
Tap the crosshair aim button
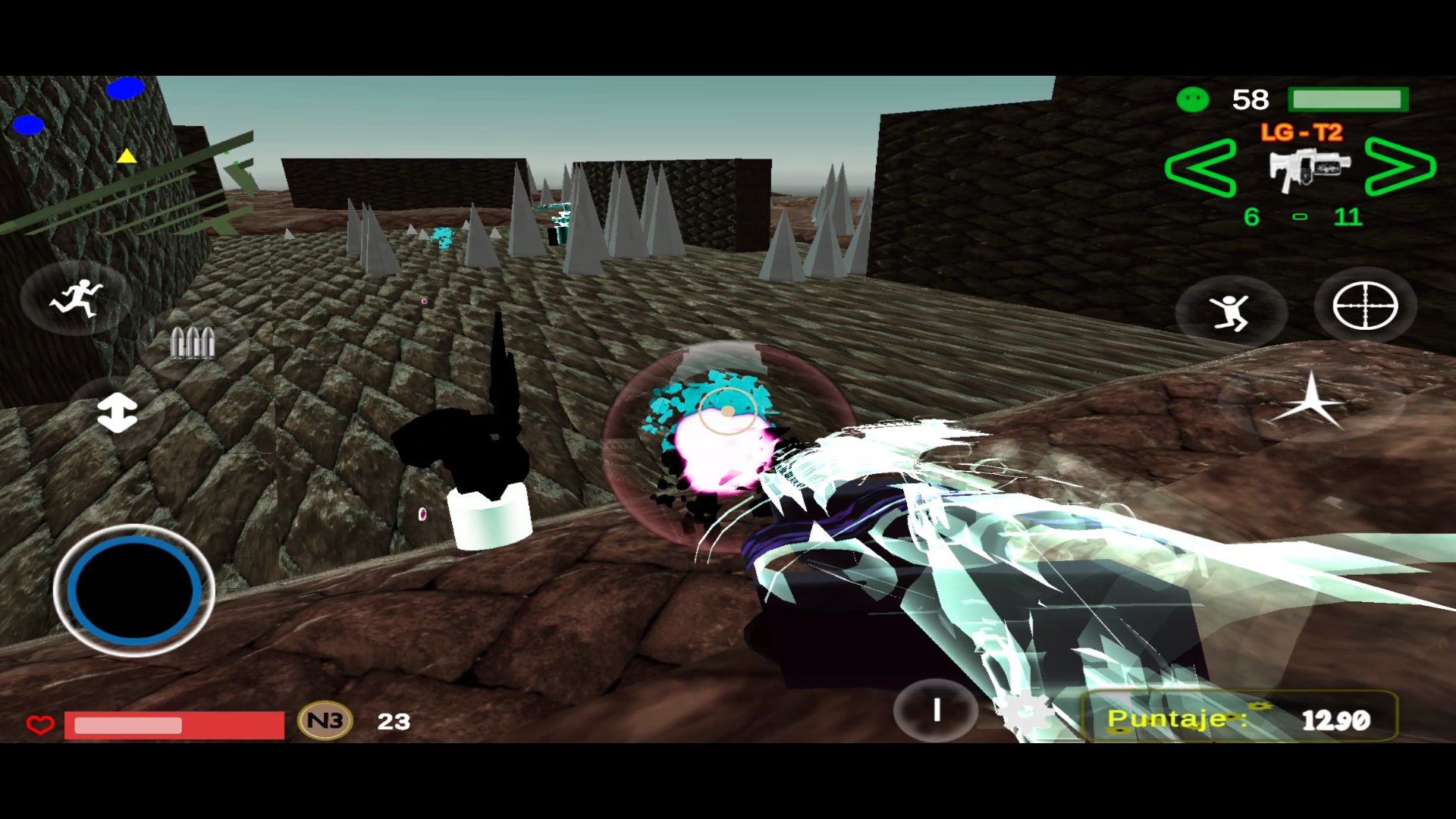click(x=1365, y=306)
